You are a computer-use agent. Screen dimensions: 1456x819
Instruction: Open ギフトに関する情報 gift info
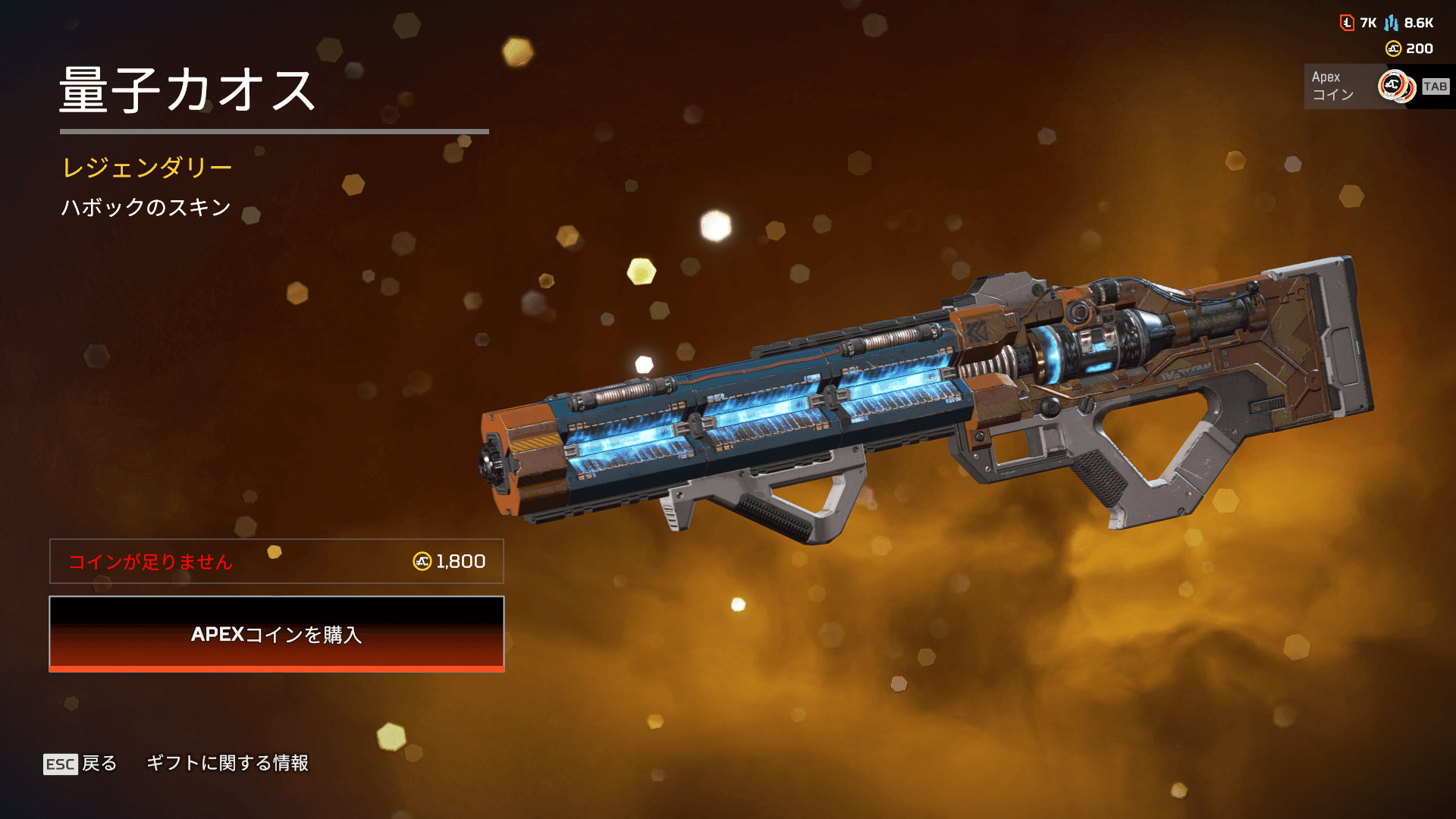227,763
